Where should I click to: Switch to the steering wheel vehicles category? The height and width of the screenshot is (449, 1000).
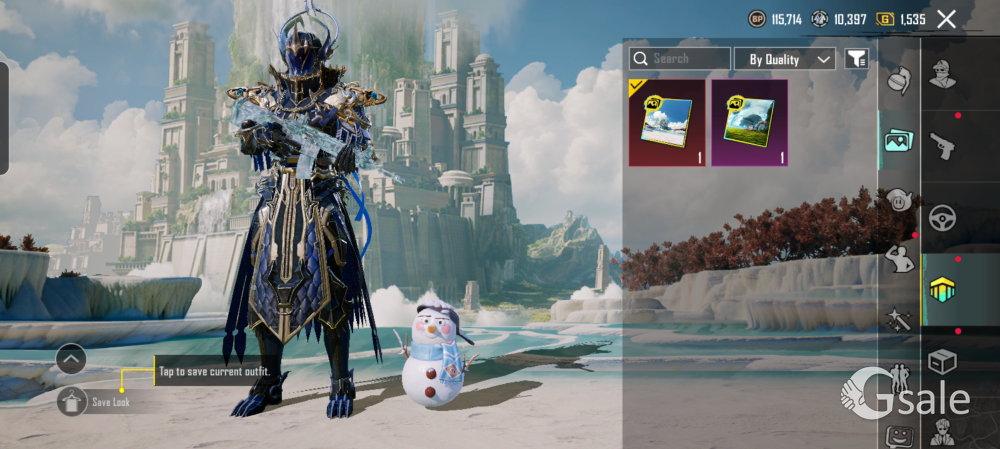pos(941,217)
